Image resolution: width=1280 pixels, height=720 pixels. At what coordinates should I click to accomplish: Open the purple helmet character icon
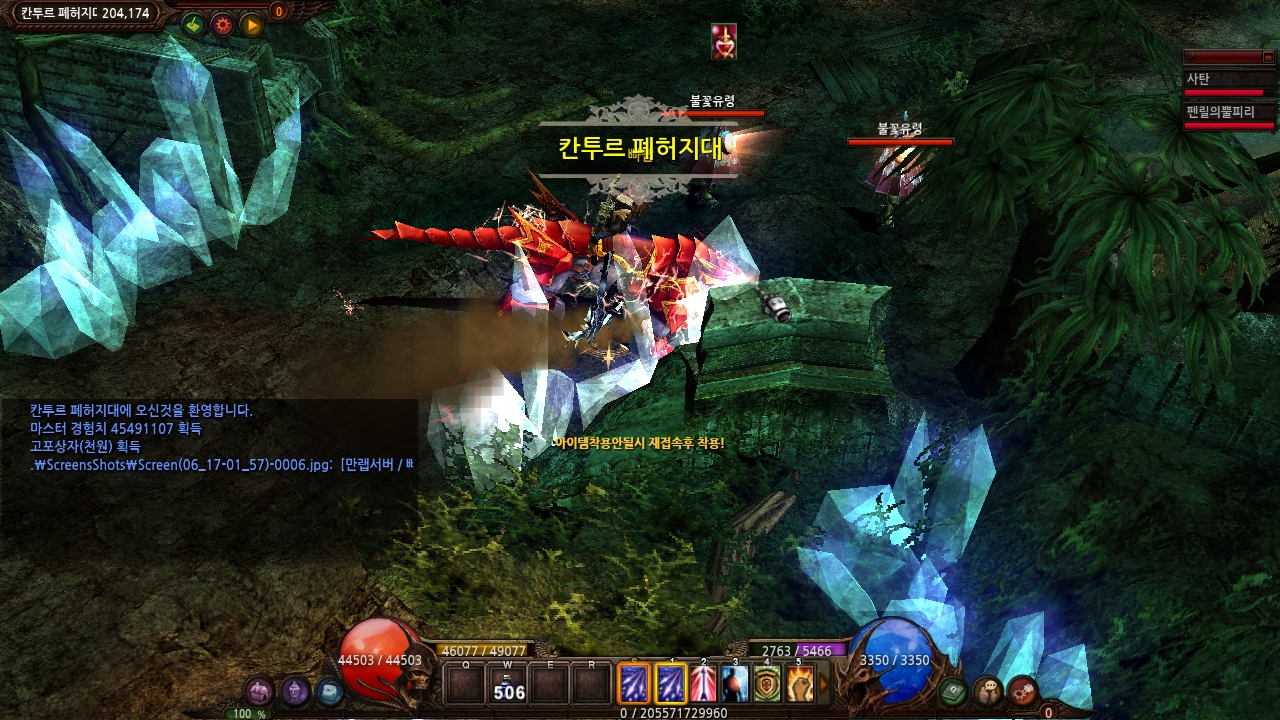(x=294, y=690)
